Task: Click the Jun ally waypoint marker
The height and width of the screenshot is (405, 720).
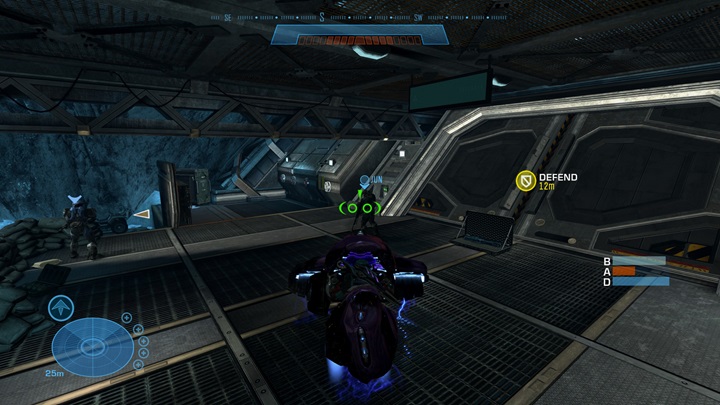Action: point(365,180)
